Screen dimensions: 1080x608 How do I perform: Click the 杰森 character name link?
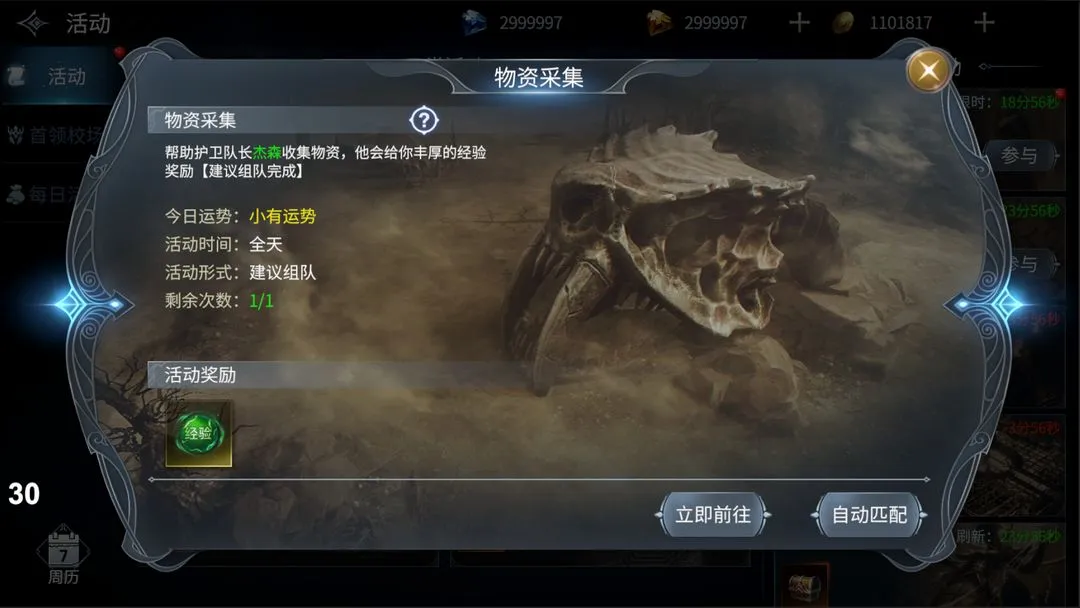click(266, 152)
